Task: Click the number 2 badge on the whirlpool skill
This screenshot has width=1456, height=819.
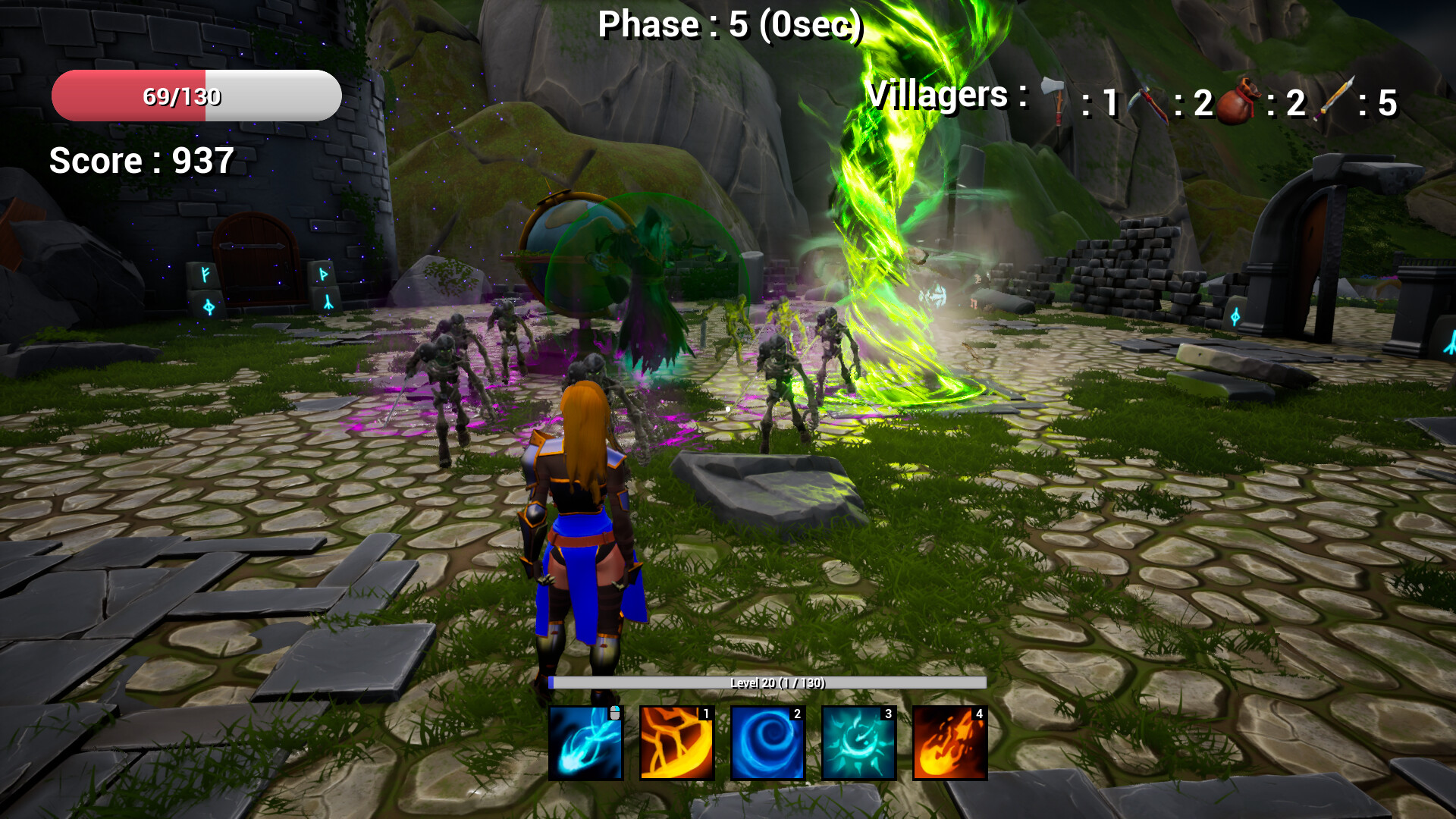Action: [x=796, y=714]
